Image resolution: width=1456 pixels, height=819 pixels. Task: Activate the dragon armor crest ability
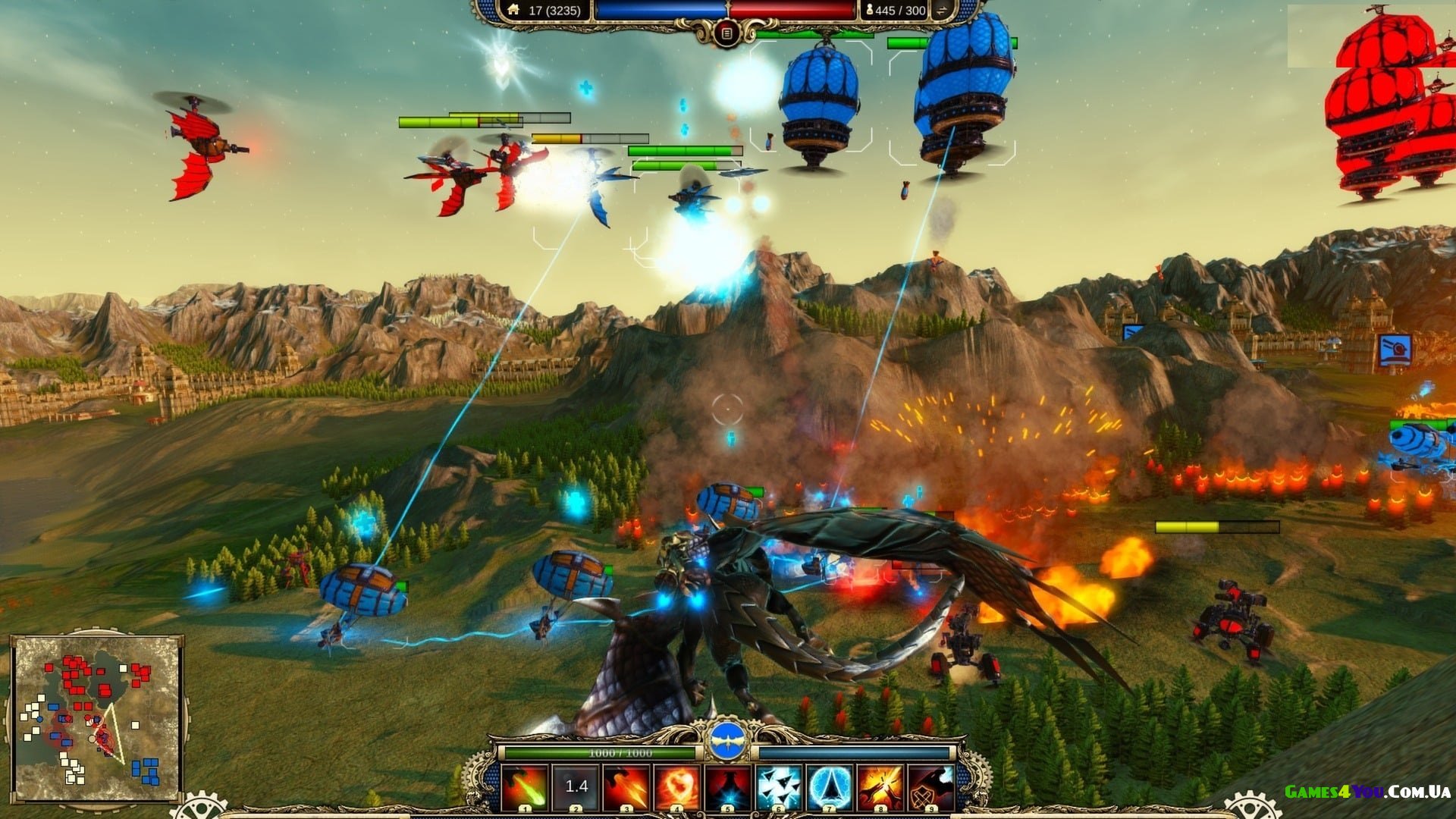(931, 787)
